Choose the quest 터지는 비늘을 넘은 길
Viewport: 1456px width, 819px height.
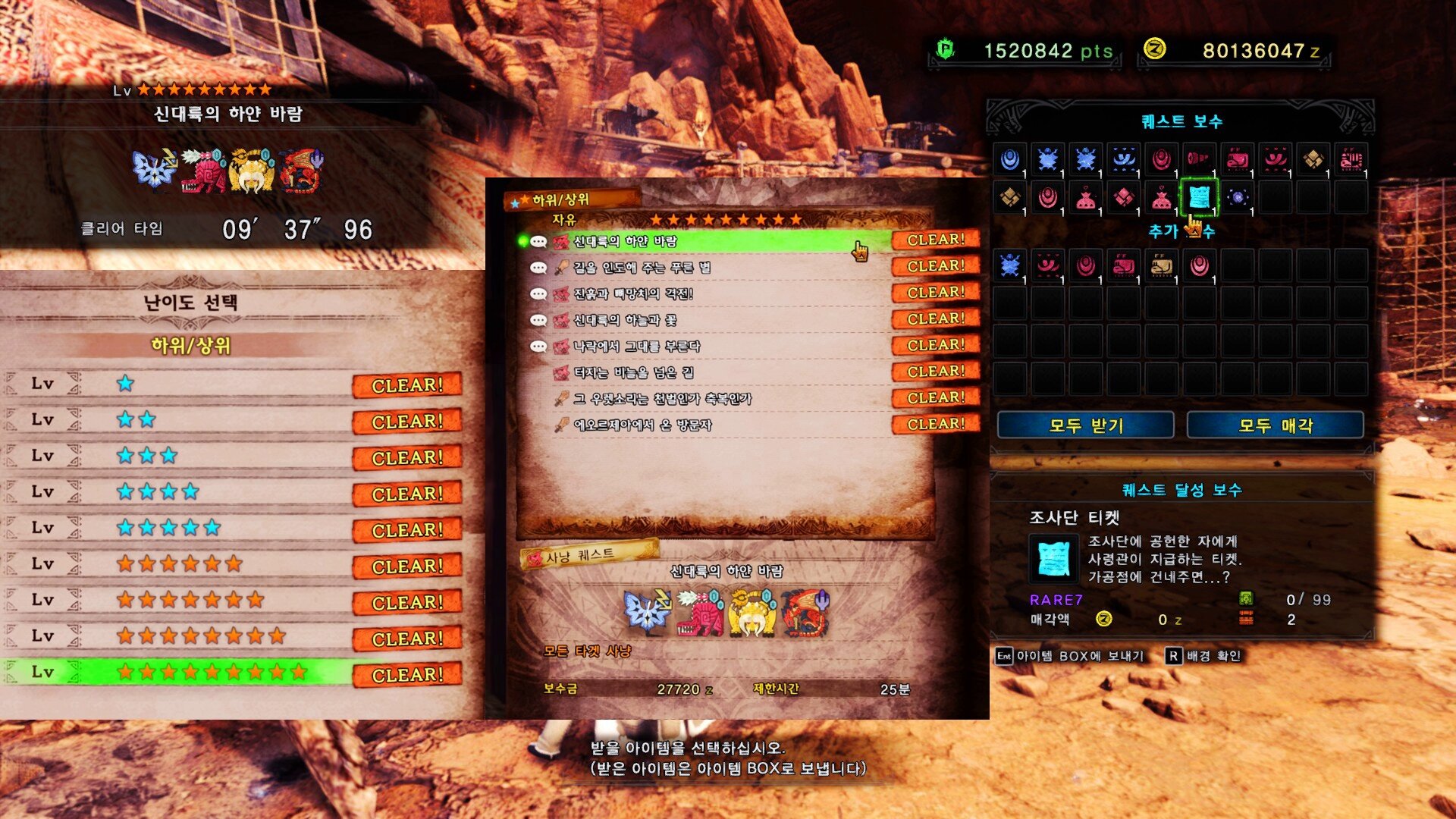pyautogui.click(x=633, y=372)
